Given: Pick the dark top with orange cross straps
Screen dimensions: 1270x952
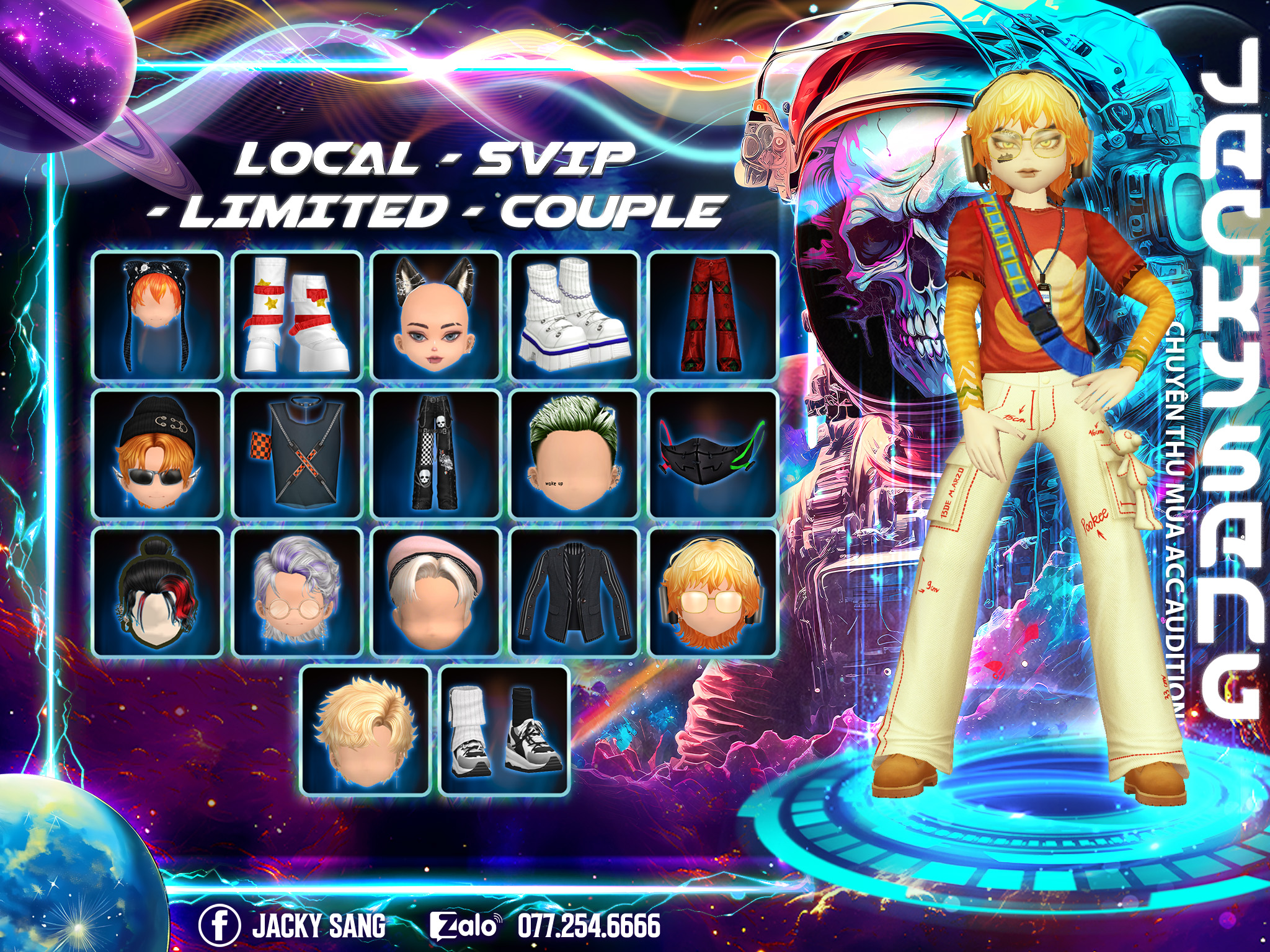Looking at the screenshot, I should pyautogui.click(x=296, y=454).
